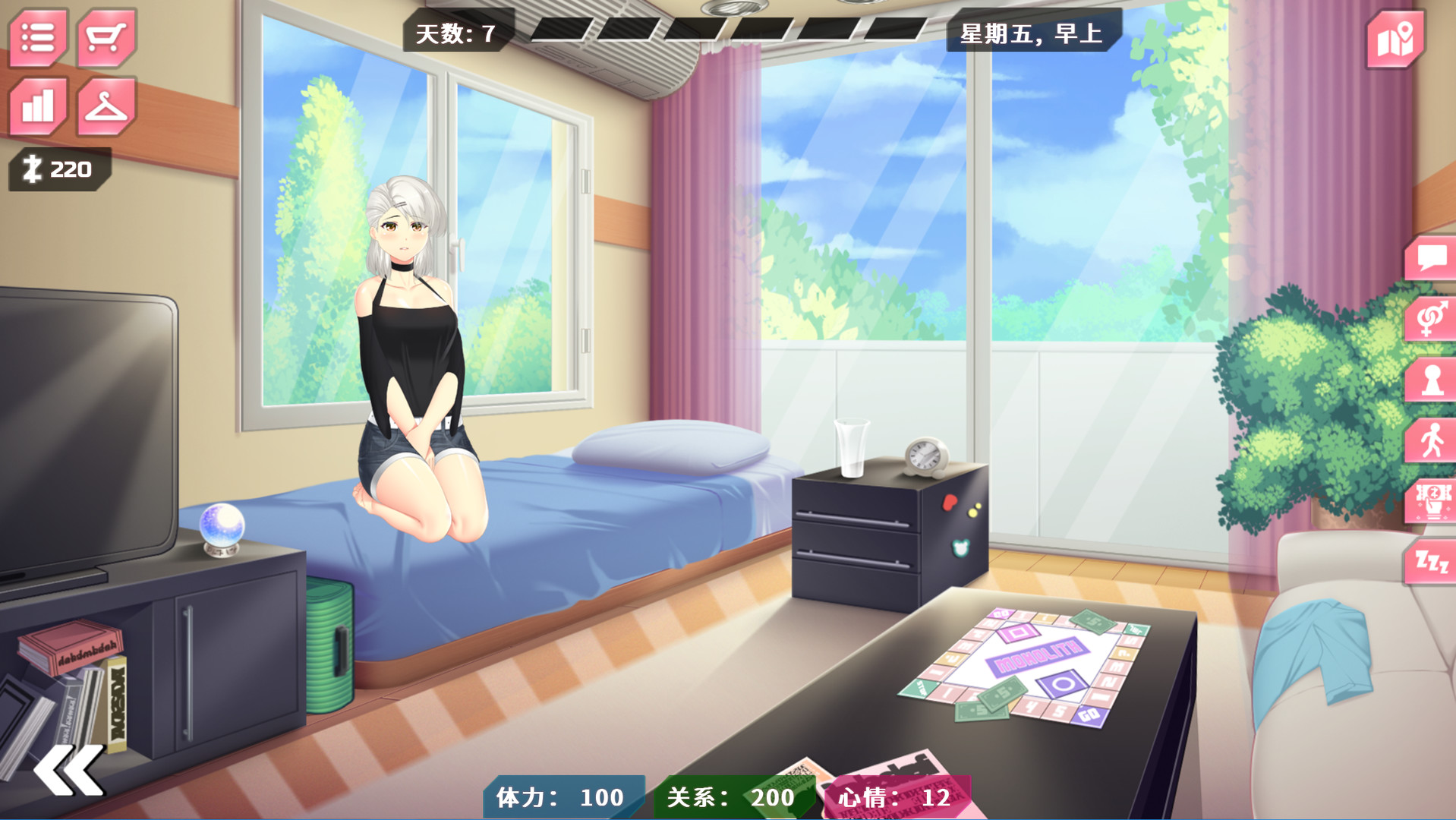
Task: Select the 星期五, 早上 time label
Action: pyautogui.click(x=1032, y=32)
